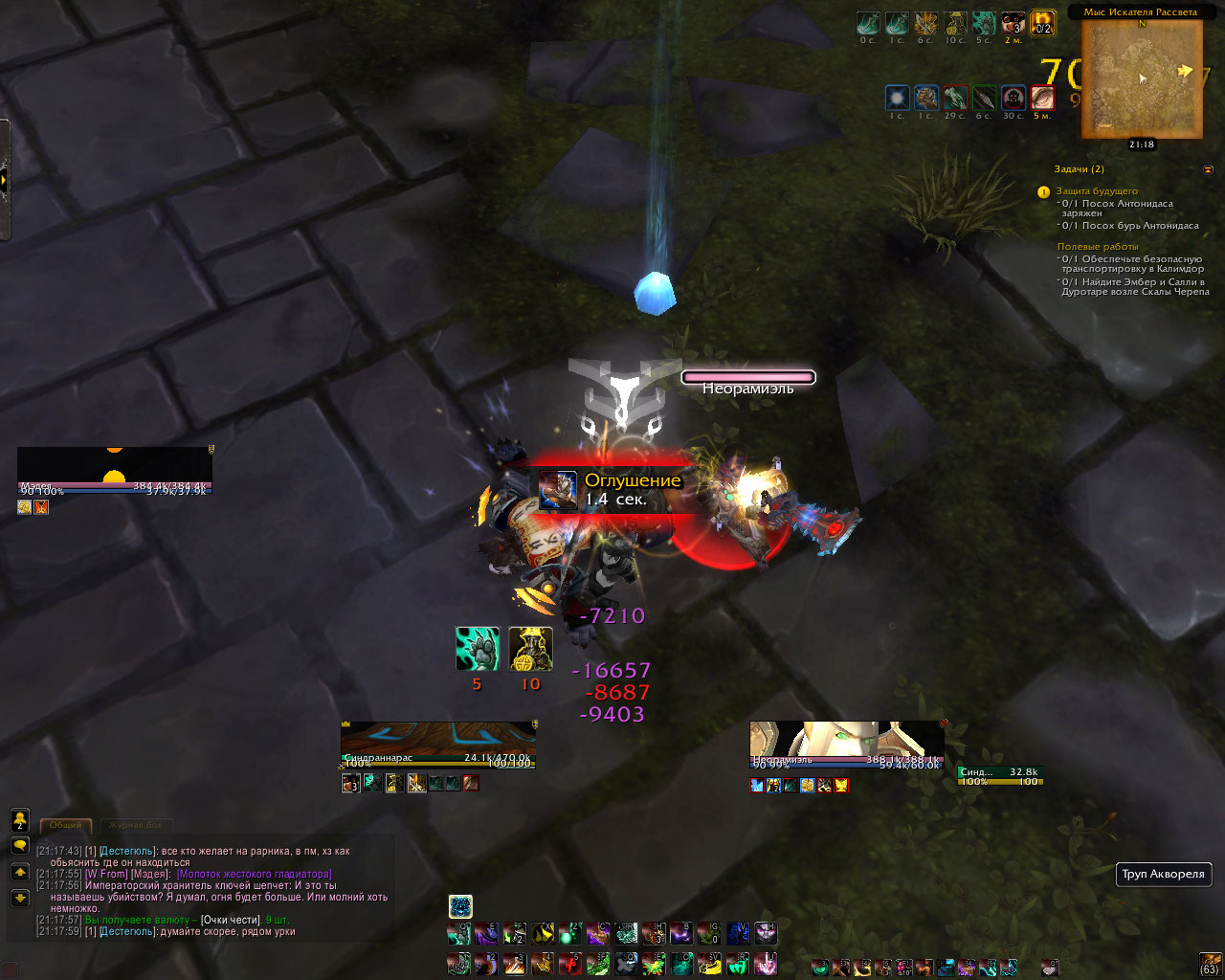Screen dimensions: 1225x980
Task: Select the Неорамиэль target portrait frame
Action: 846,744
